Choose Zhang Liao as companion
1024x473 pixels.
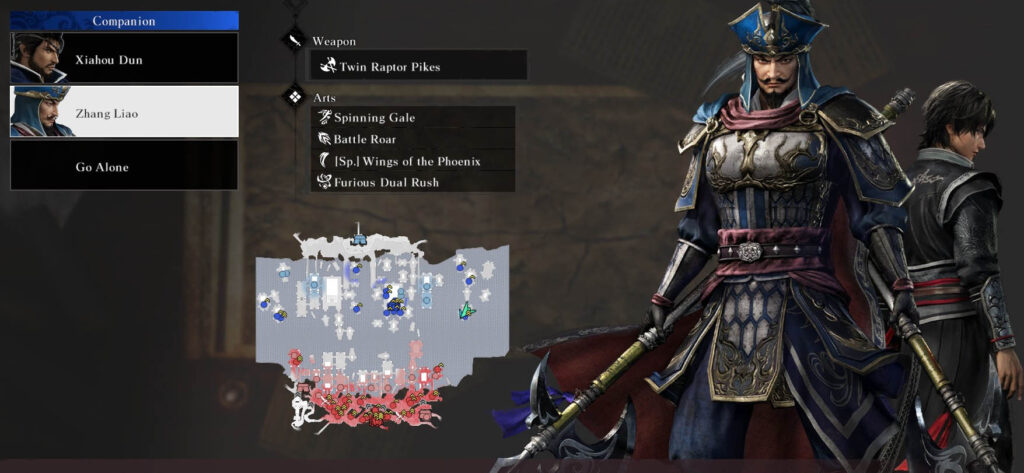pyautogui.click(x=124, y=112)
